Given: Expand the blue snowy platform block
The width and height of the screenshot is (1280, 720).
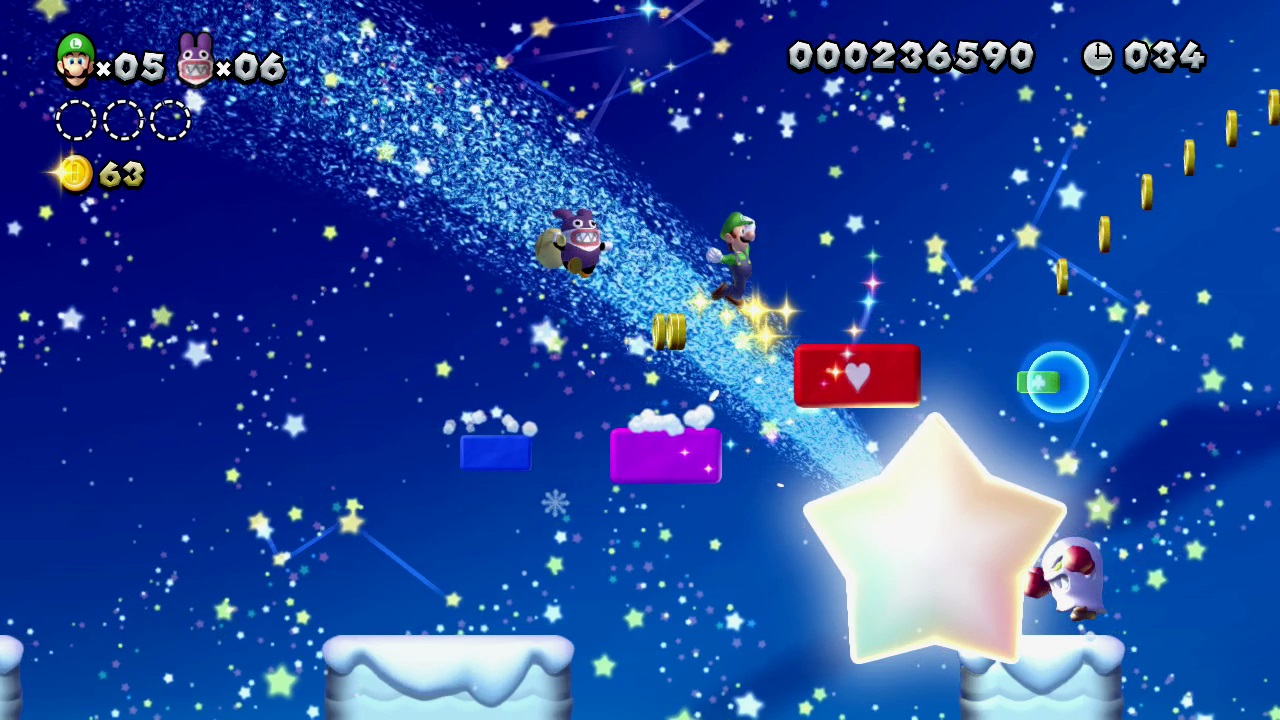Looking at the screenshot, I should pyautogui.click(x=495, y=452).
